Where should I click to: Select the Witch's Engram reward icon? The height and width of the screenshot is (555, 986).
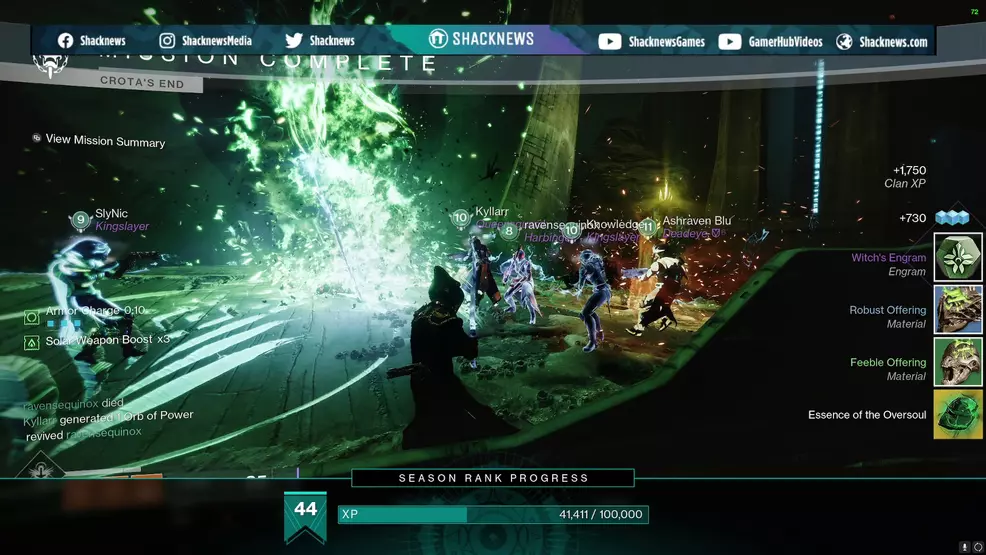pyautogui.click(x=958, y=258)
